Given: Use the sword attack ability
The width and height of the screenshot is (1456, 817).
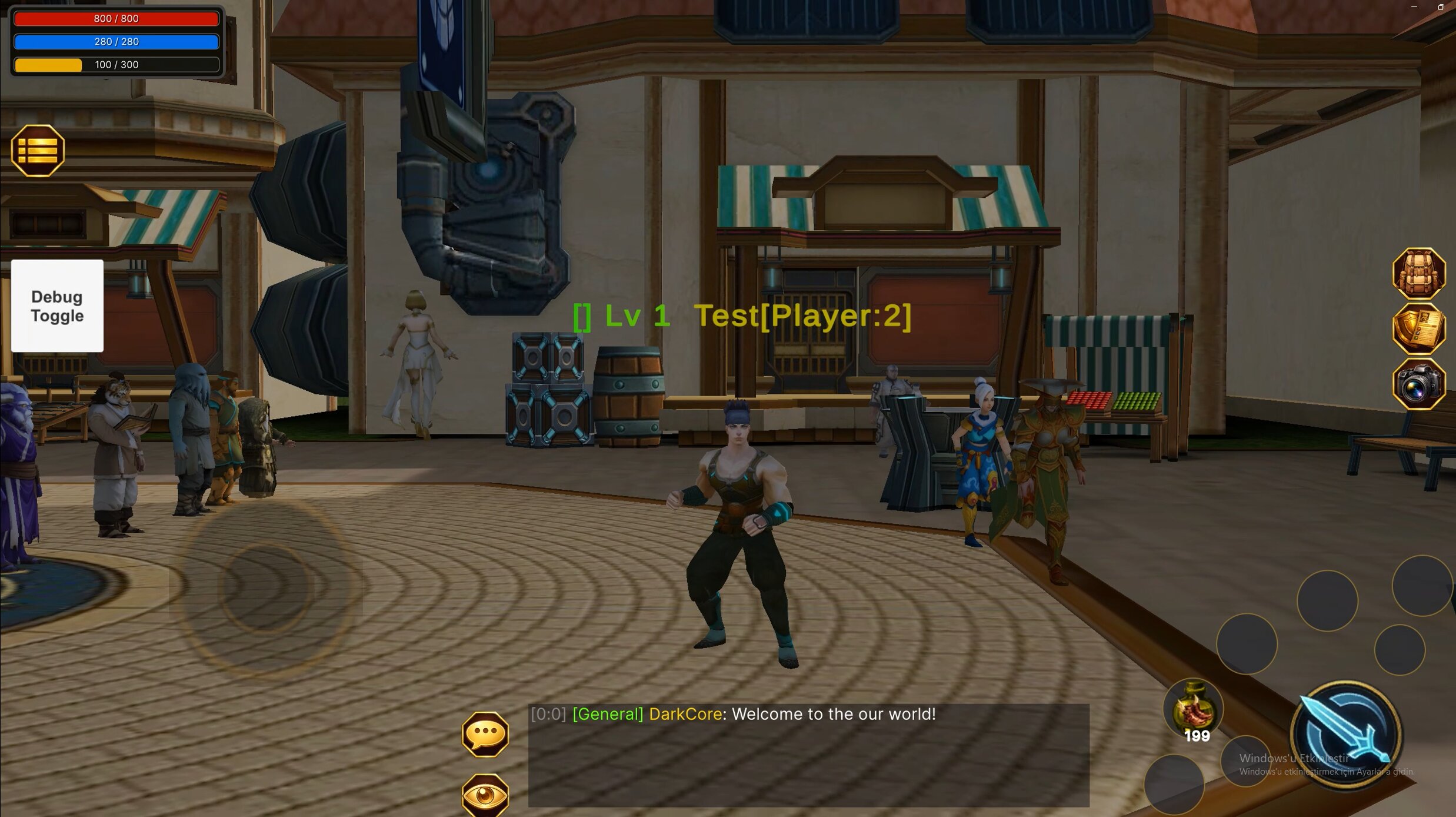Looking at the screenshot, I should [1345, 735].
